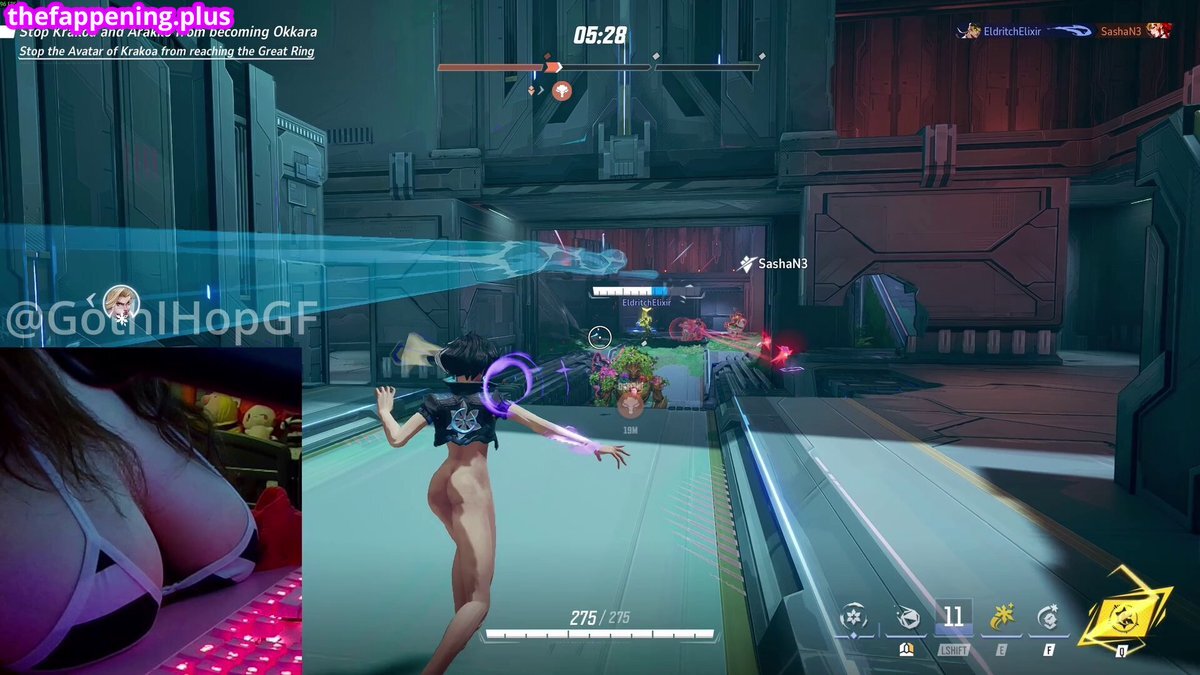Click the round payload icon under the progress bar
Screen dimensions: 1200x675
pyautogui.click(x=562, y=90)
